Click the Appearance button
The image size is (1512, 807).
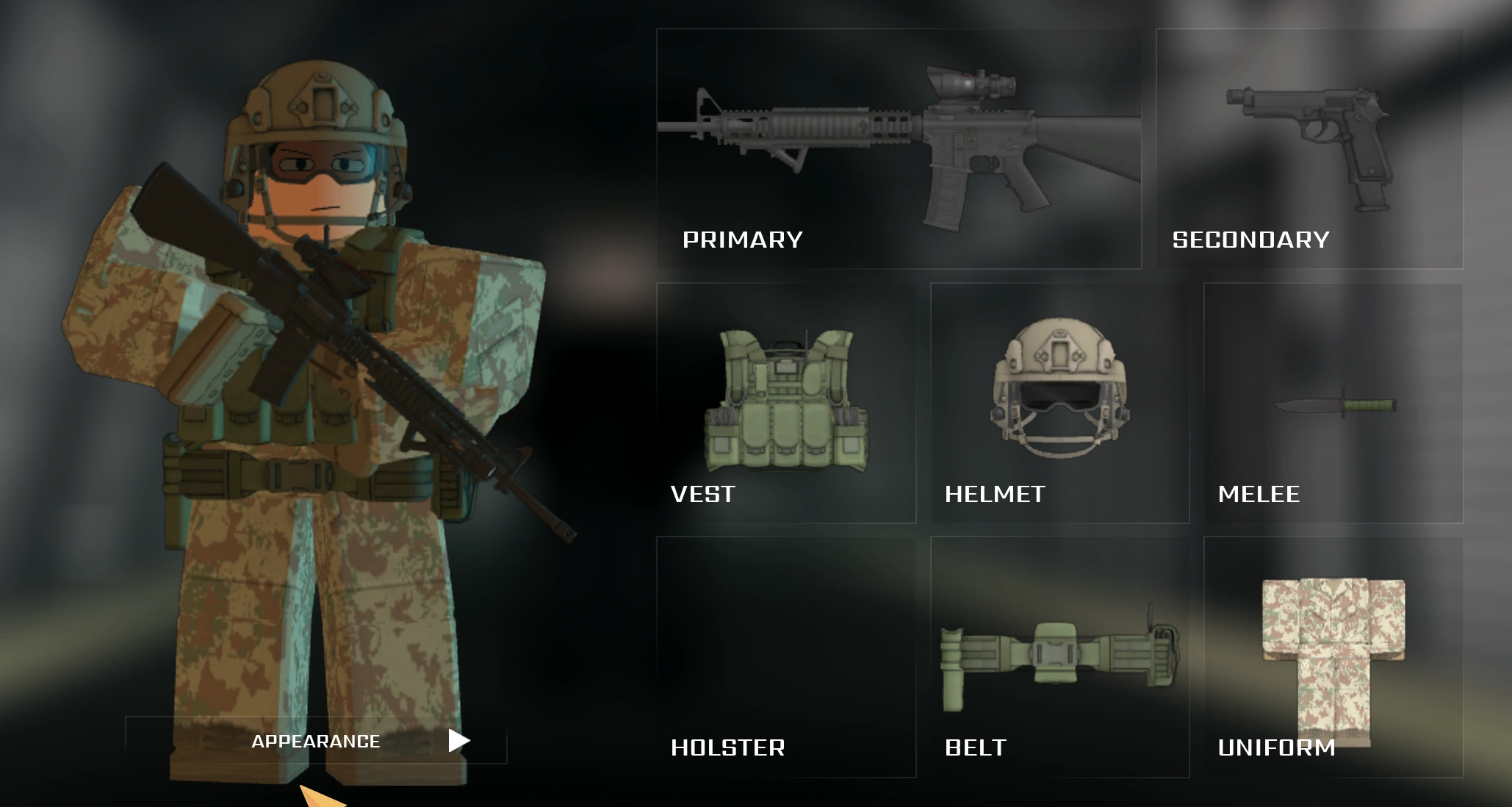point(316,741)
